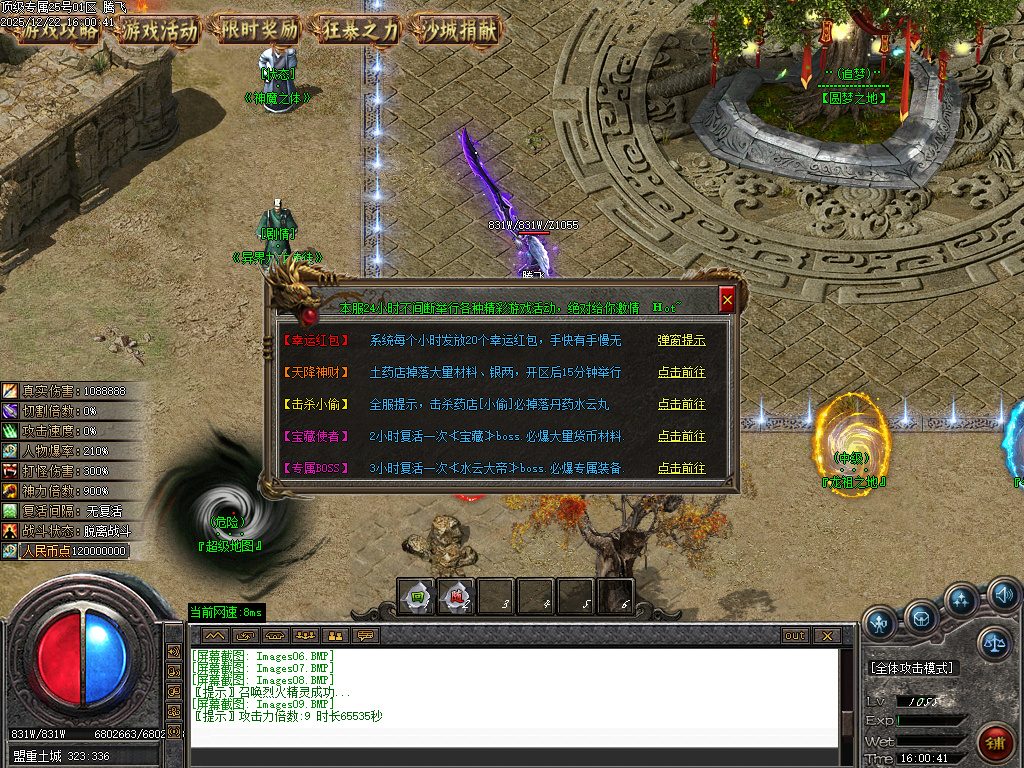
Task: Open the 限时奖励 timed rewards menu
Action: (x=260, y=30)
